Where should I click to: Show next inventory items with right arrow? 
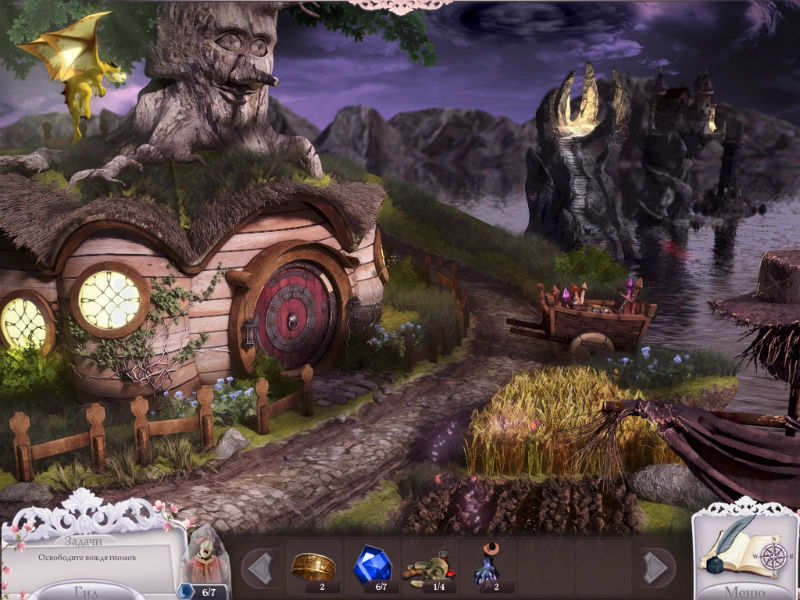[654, 567]
